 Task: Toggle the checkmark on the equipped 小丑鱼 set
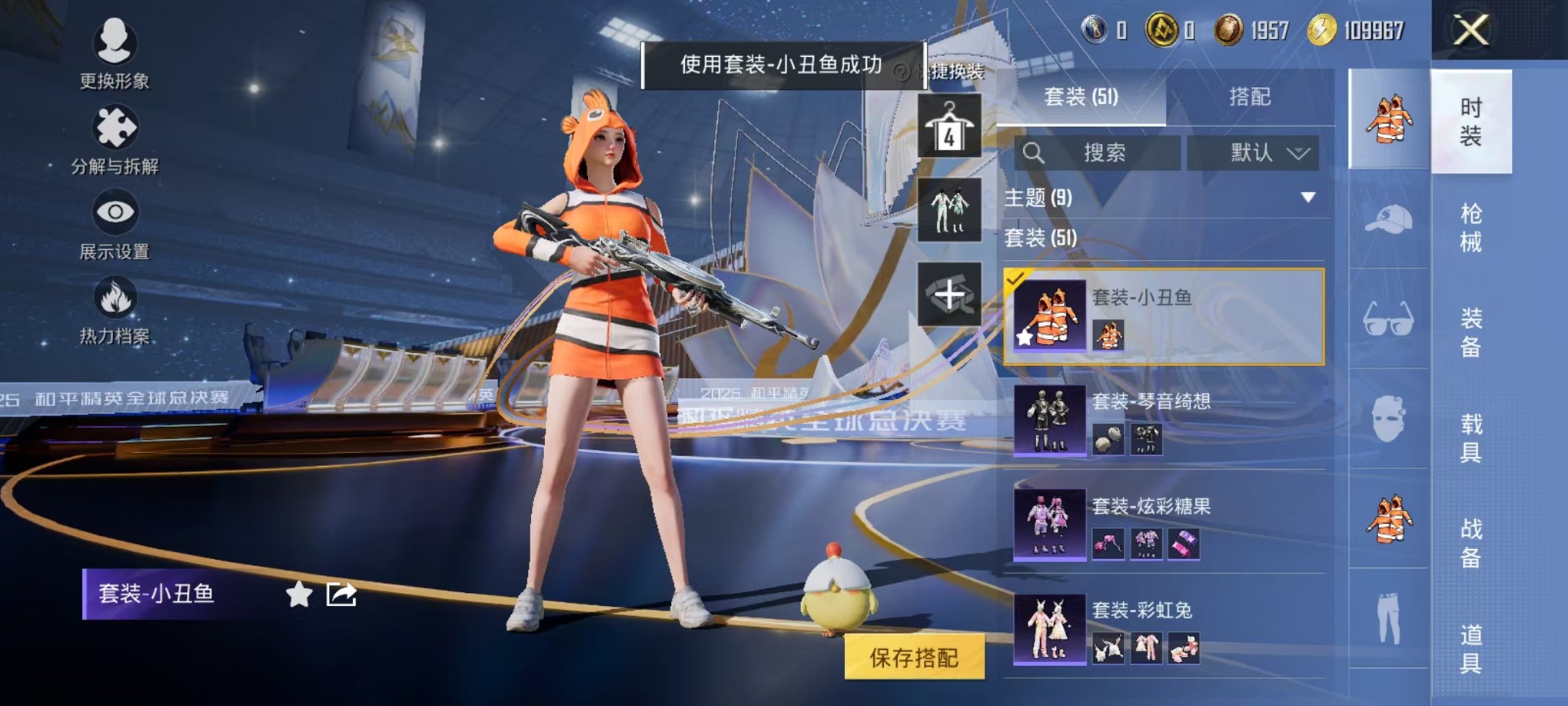click(1016, 283)
